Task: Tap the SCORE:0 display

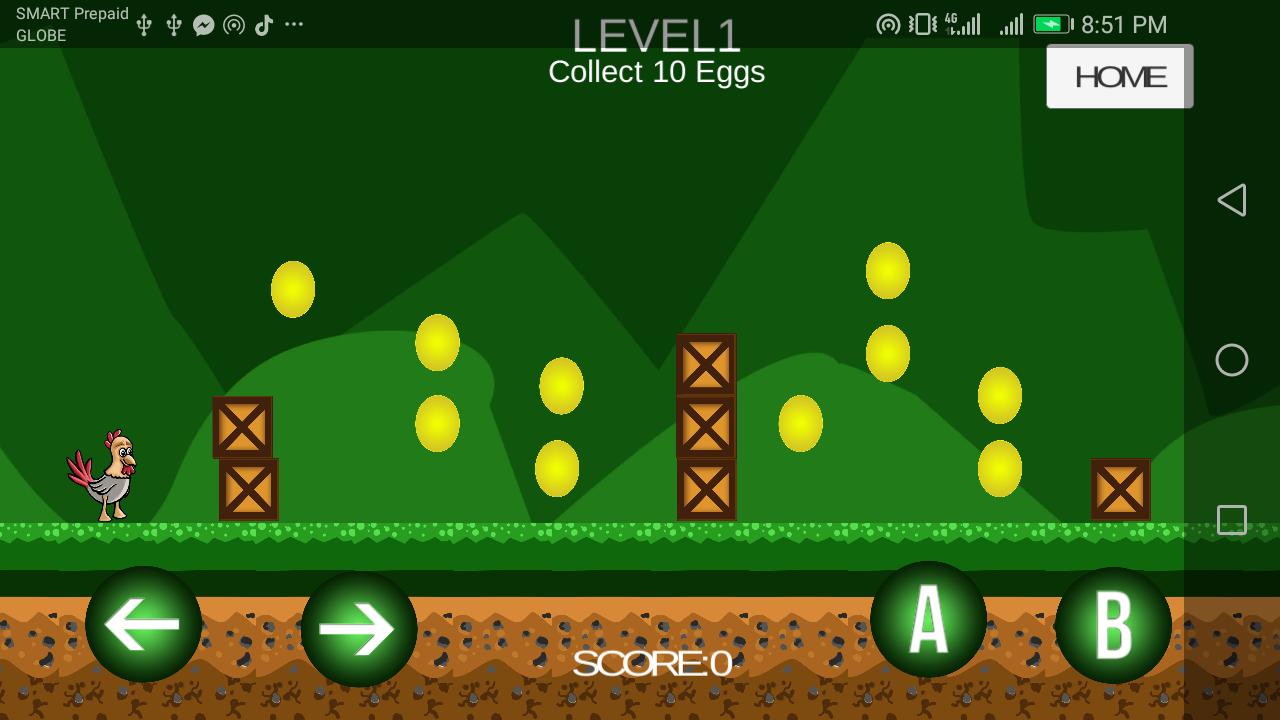Action: pos(652,661)
